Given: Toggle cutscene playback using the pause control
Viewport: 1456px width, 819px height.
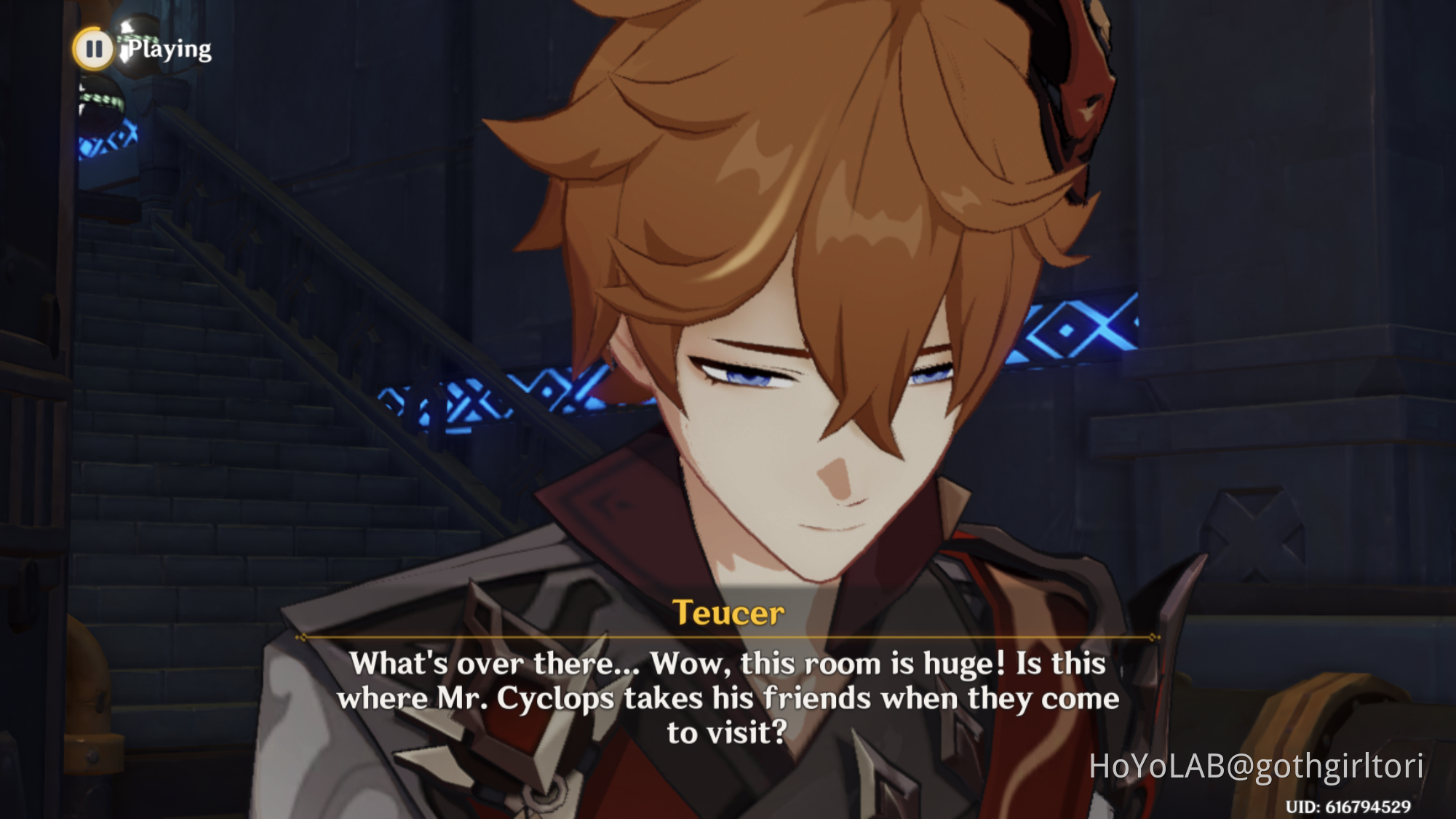Looking at the screenshot, I should pyautogui.click(x=93, y=50).
